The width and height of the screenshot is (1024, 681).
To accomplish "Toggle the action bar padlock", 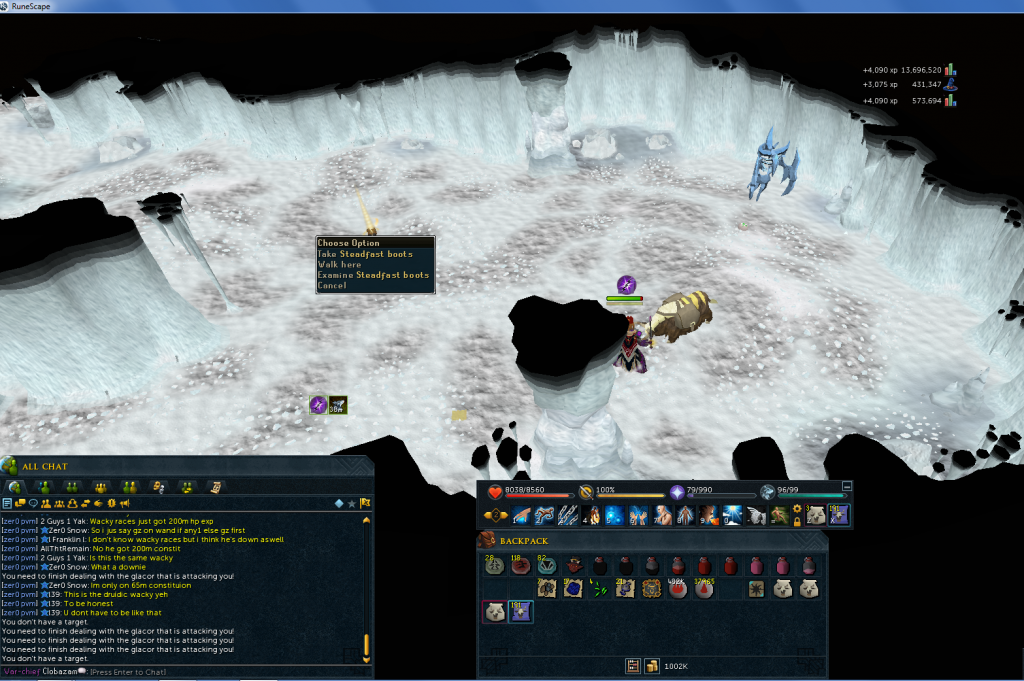I will [796, 521].
